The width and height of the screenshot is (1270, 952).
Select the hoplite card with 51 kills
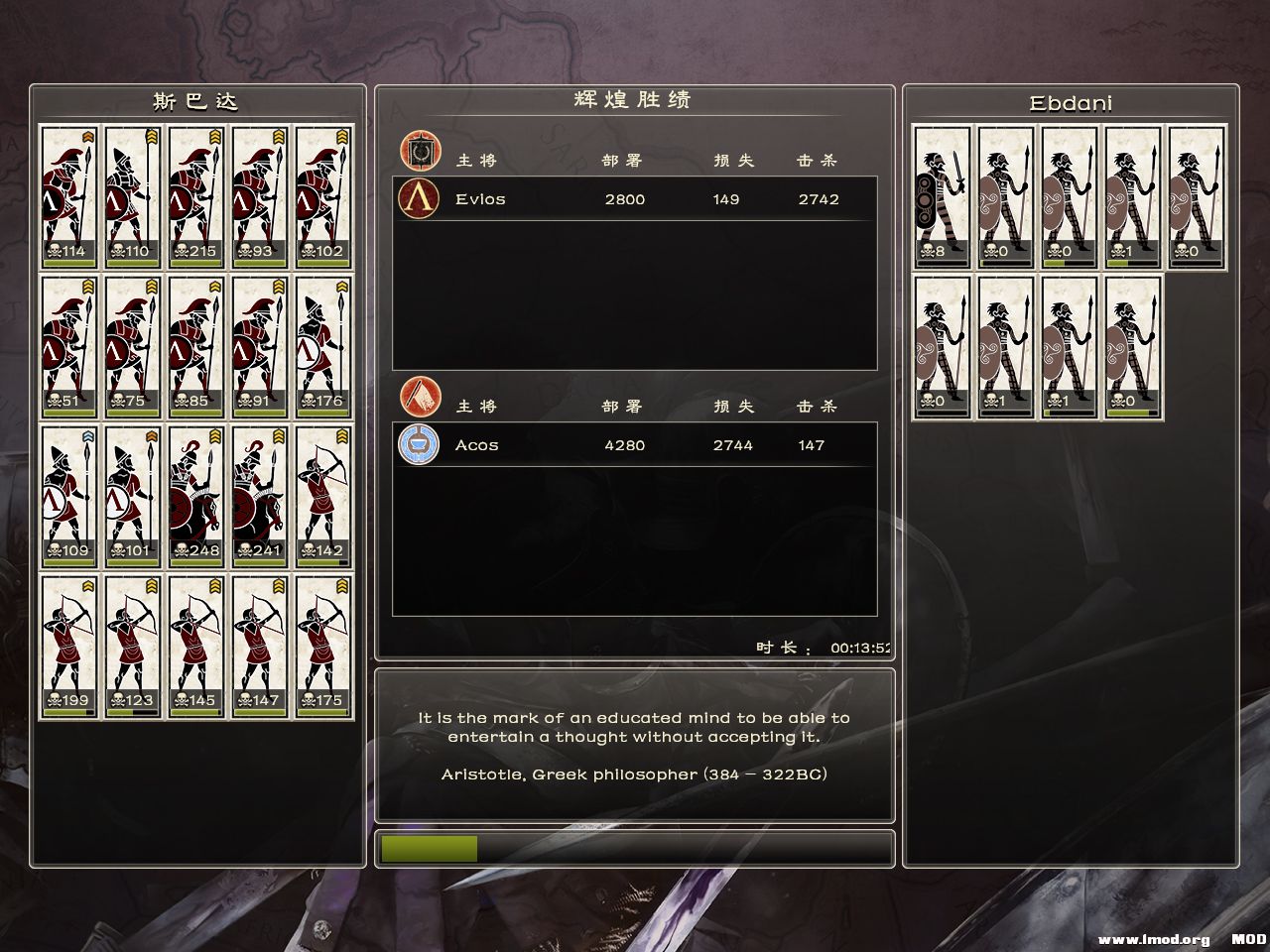pyautogui.click(x=69, y=347)
